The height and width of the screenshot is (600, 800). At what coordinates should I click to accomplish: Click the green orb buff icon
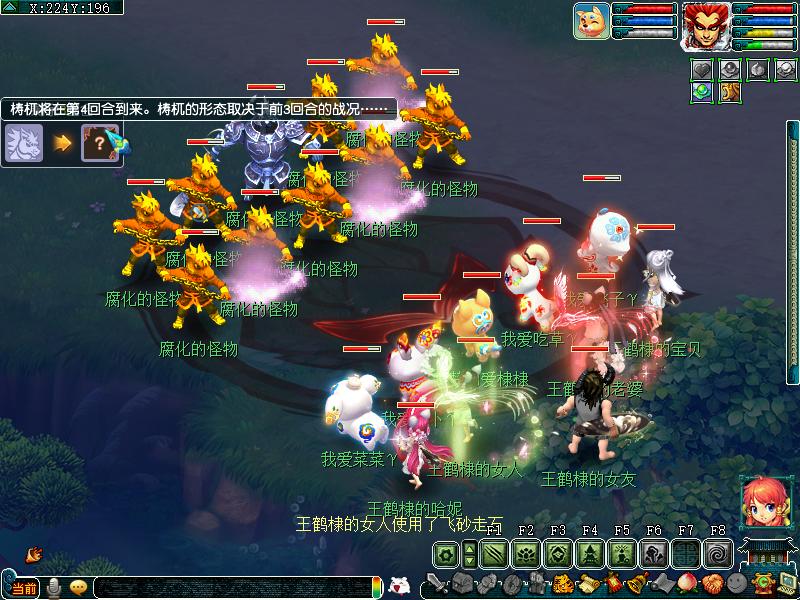[x=703, y=91]
